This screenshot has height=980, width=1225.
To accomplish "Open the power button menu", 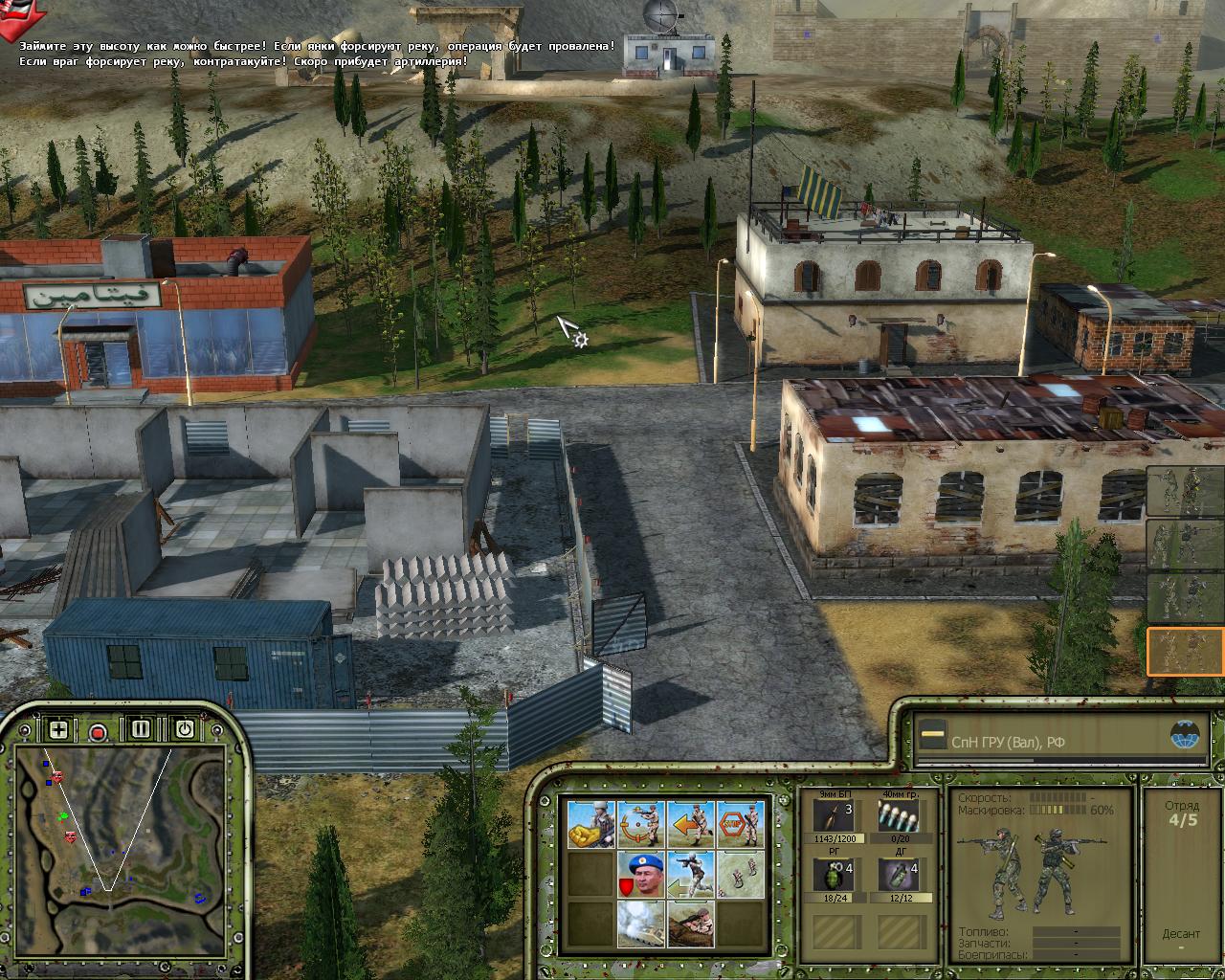I will pyautogui.click(x=184, y=729).
